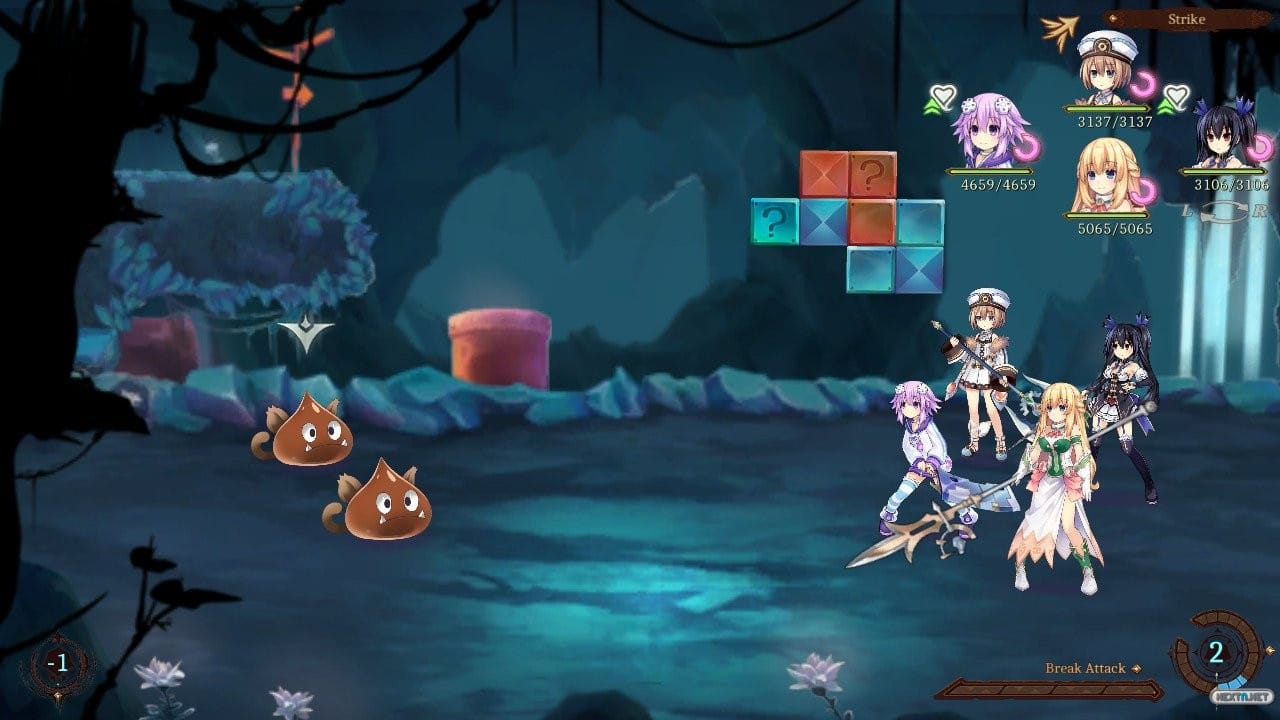The height and width of the screenshot is (720, 1280).
Task: Click the turn counter showing 2
Action: click(1217, 653)
